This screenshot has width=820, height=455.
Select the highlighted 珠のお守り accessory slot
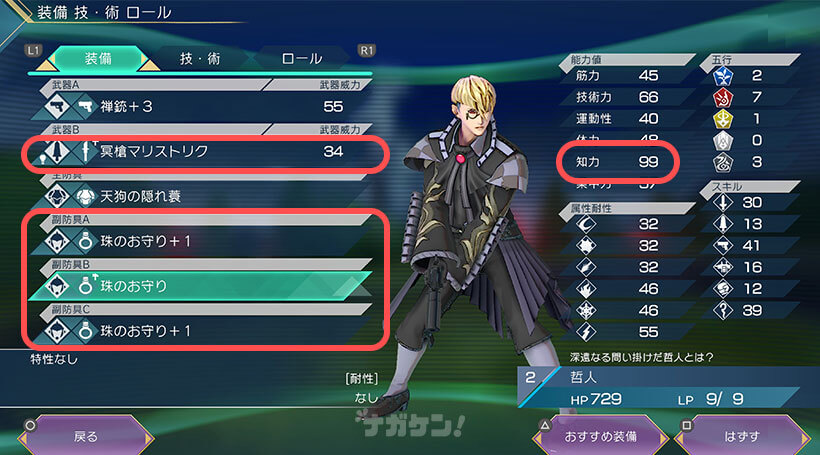pyautogui.click(x=200, y=285)
